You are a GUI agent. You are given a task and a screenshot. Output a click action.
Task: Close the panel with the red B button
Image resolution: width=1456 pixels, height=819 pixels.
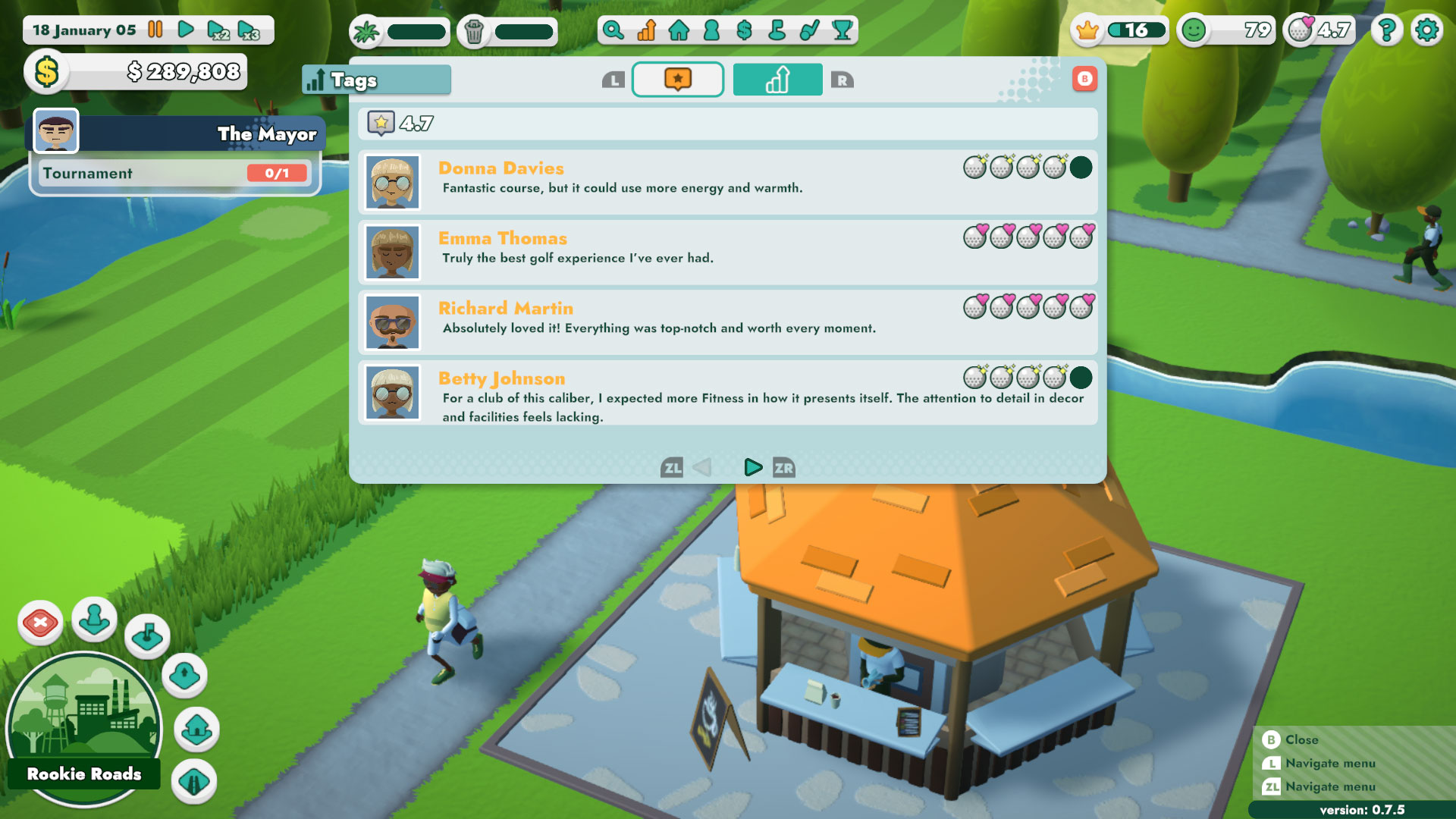click(x=1086, y=77)
